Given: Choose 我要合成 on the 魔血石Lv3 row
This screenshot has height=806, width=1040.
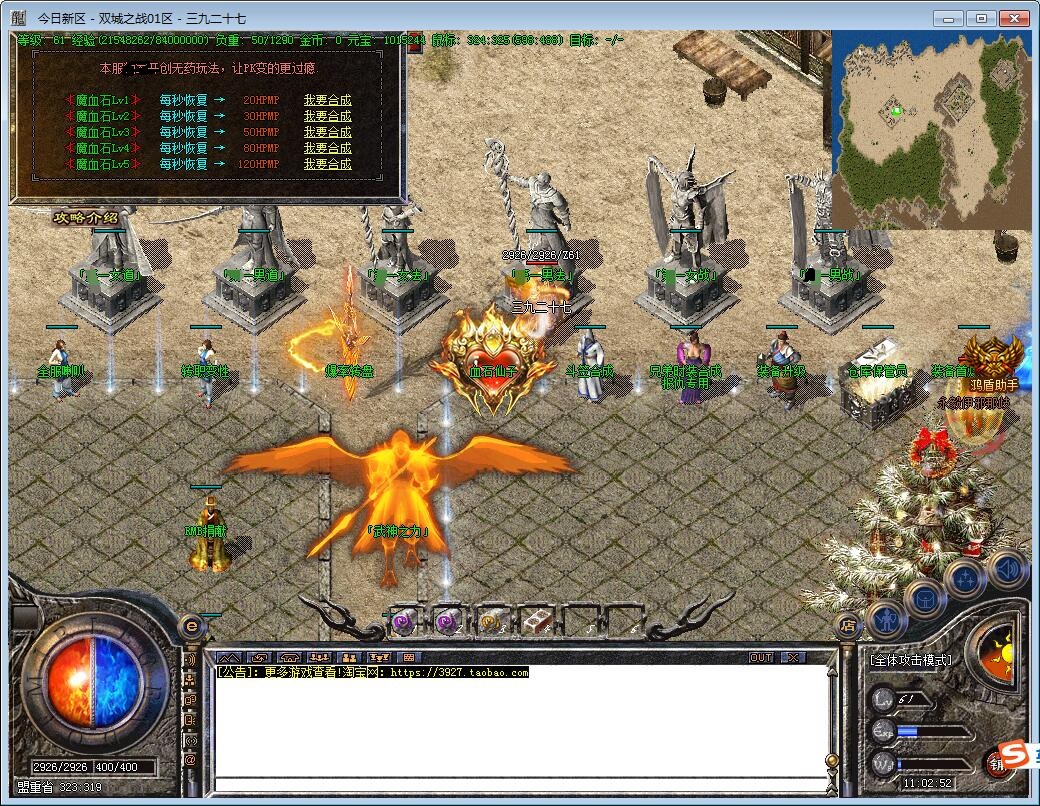Looking at the screenshot, I should click(327, 132).
